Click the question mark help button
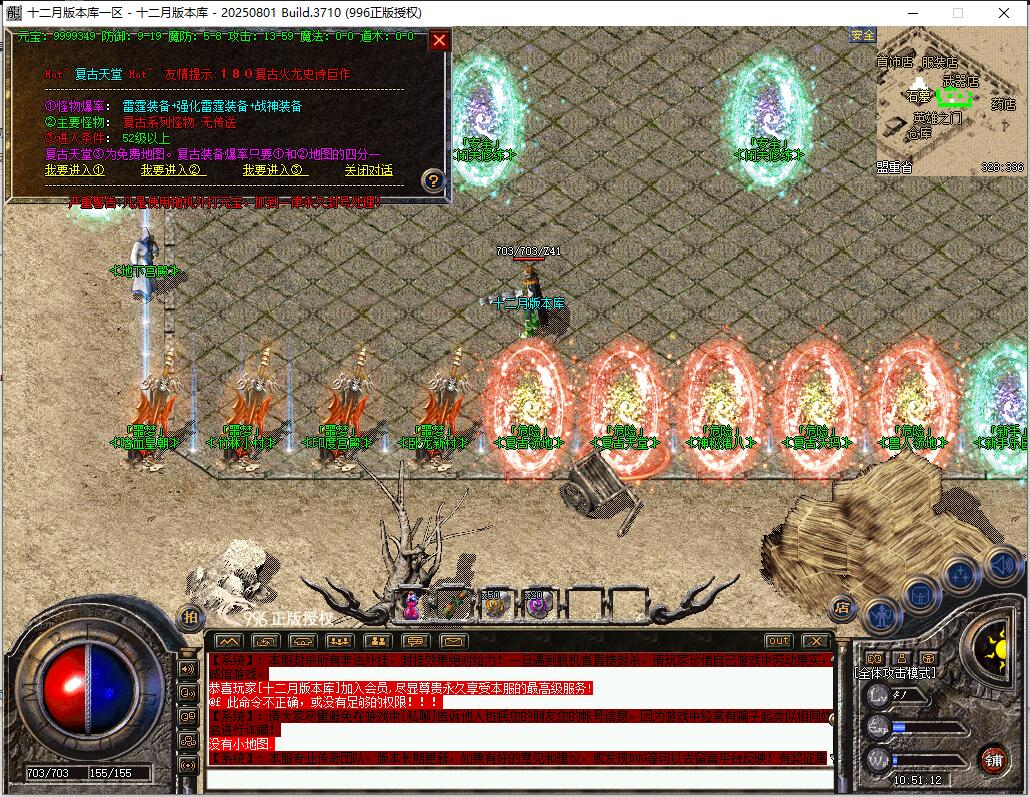This screenshot has width=1030, height=797. pyautogui.click(x=433, y=181)
